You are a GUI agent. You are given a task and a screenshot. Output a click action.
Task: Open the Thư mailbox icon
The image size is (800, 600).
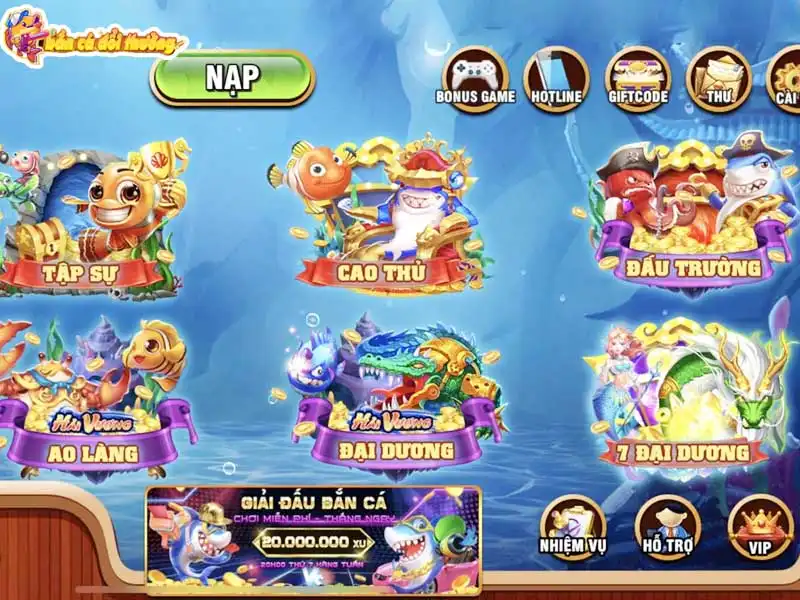[718, 76]
